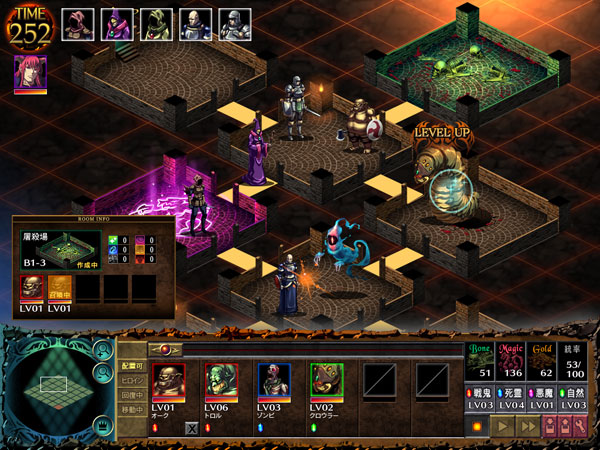Select the LV06 Troll monster card
The width and height of the screenshot is (600, 450).
222,381
